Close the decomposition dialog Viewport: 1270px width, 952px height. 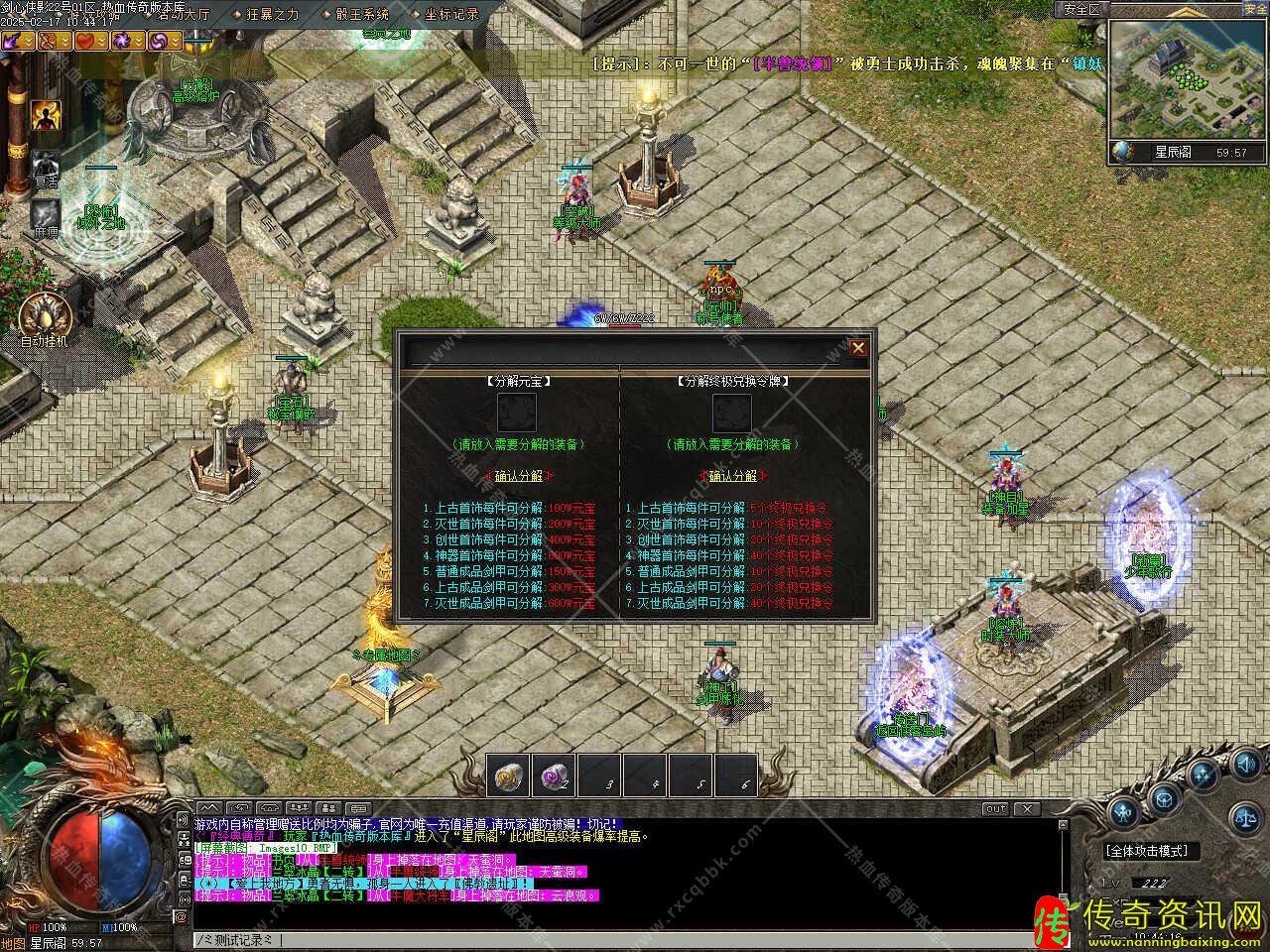point(858,347)
